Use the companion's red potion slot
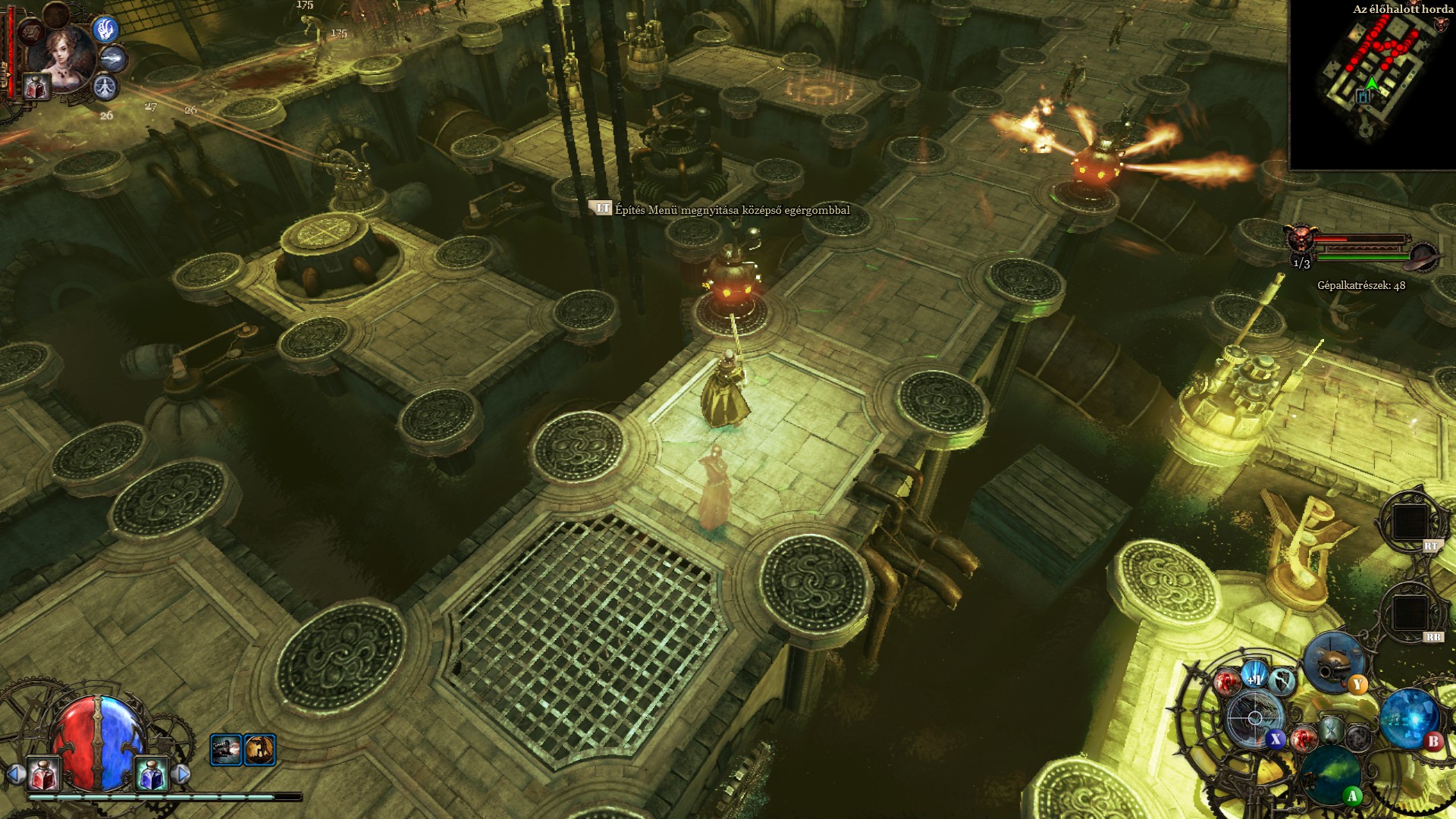This screenshot has height=819, width=1456. (36, 87)
